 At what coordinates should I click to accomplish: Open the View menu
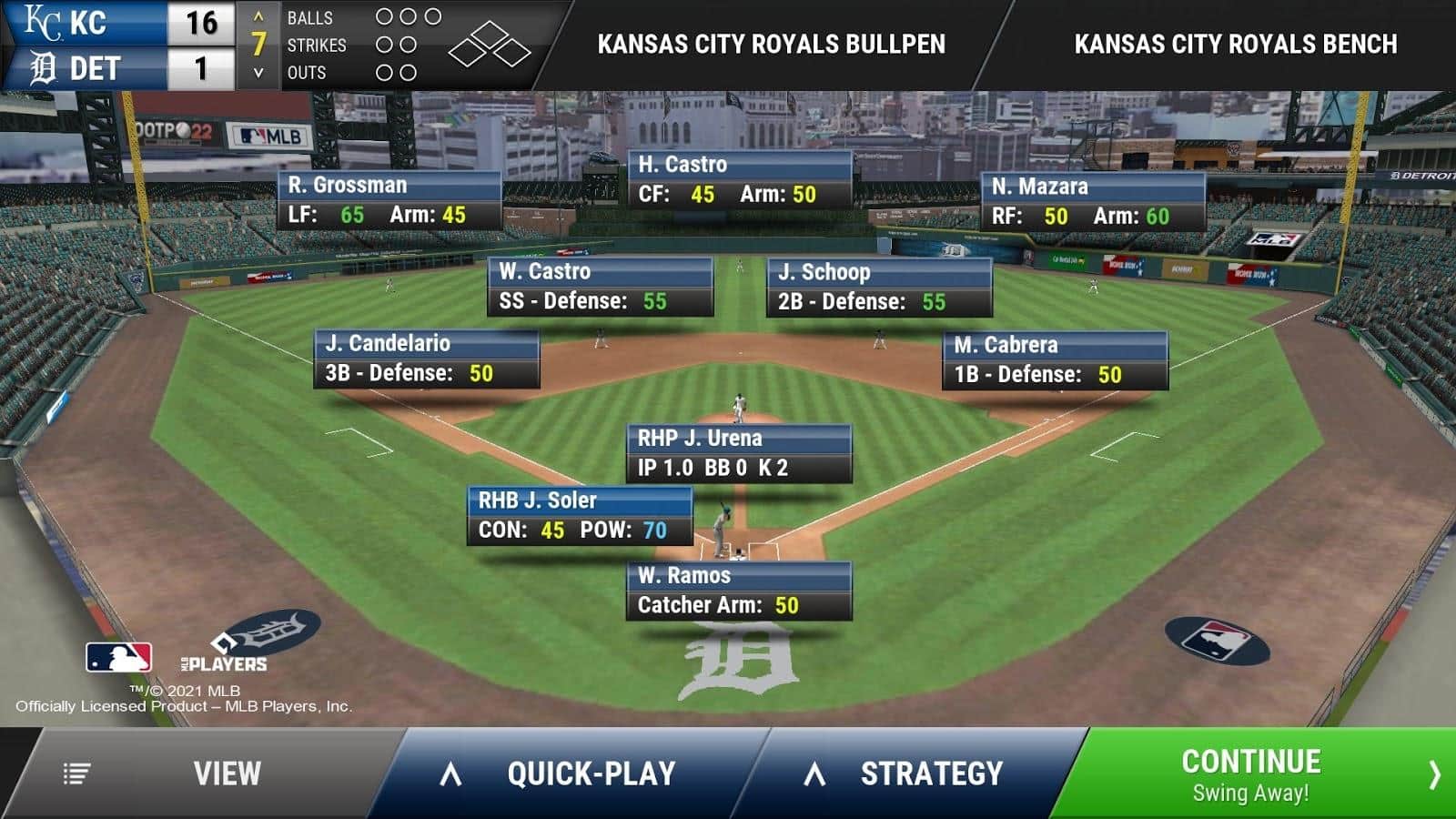tap(209, 773)
